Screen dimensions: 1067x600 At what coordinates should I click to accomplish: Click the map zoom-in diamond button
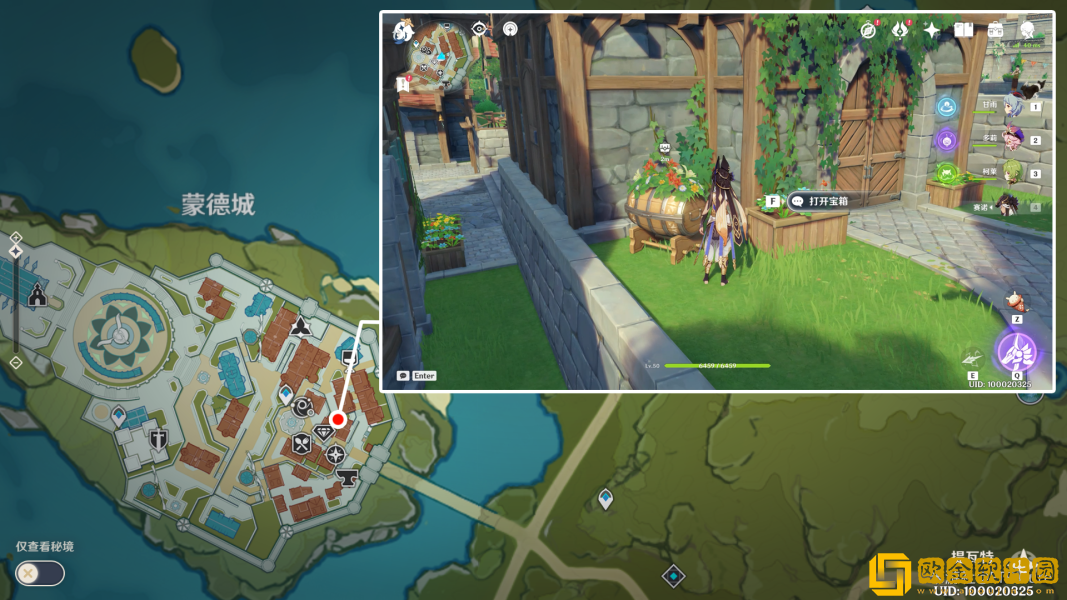pos(16,237)
